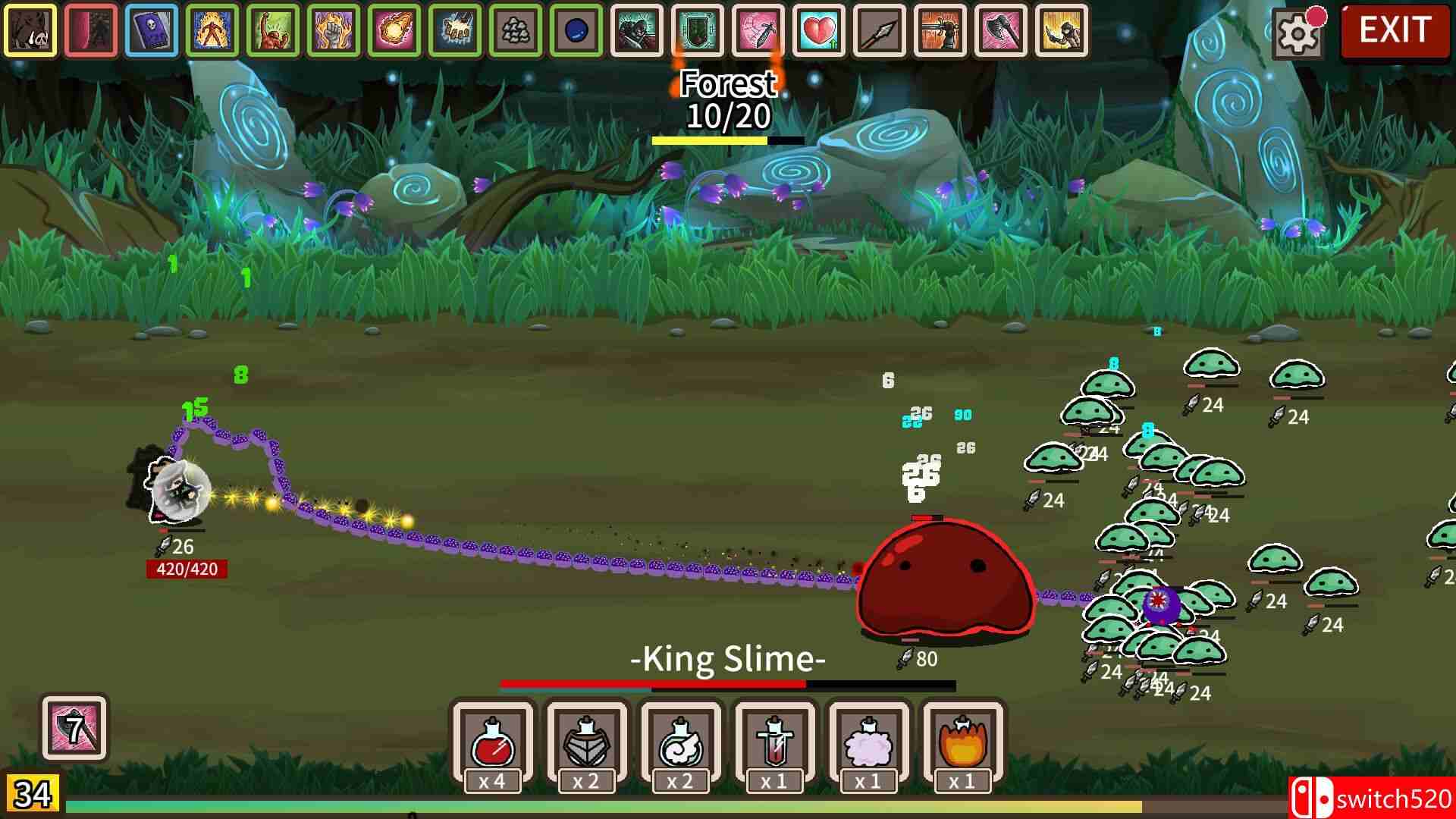
Task: Select the burning figure skill icon
Action: point(212,31)
